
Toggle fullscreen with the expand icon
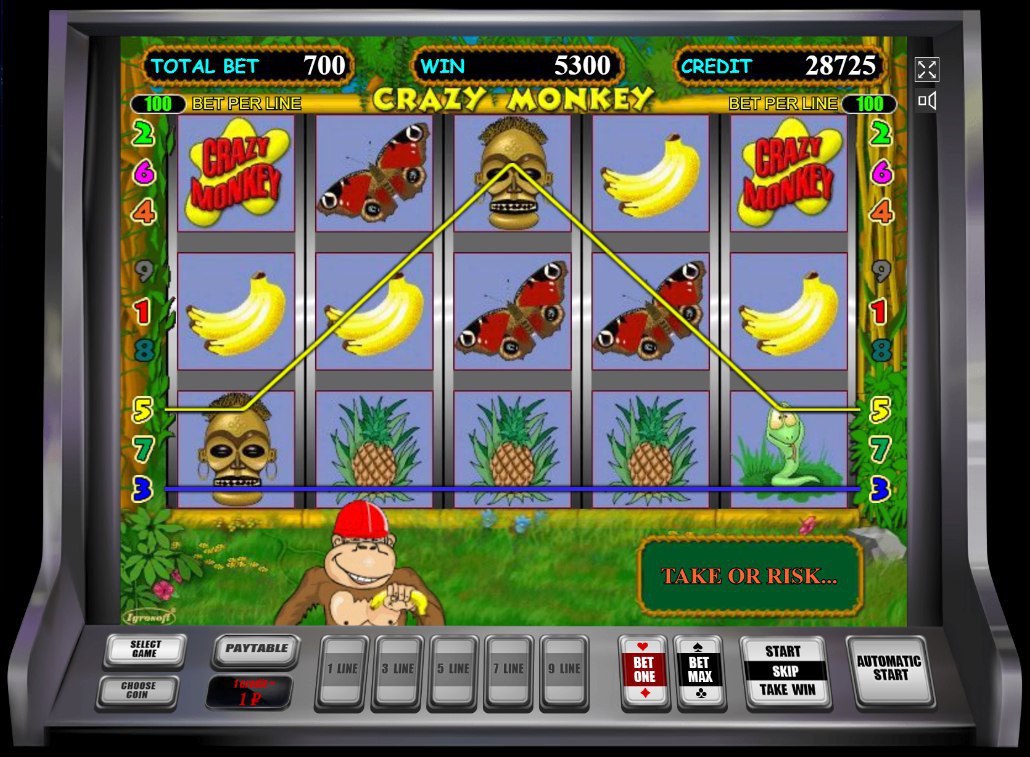point(927,69)
